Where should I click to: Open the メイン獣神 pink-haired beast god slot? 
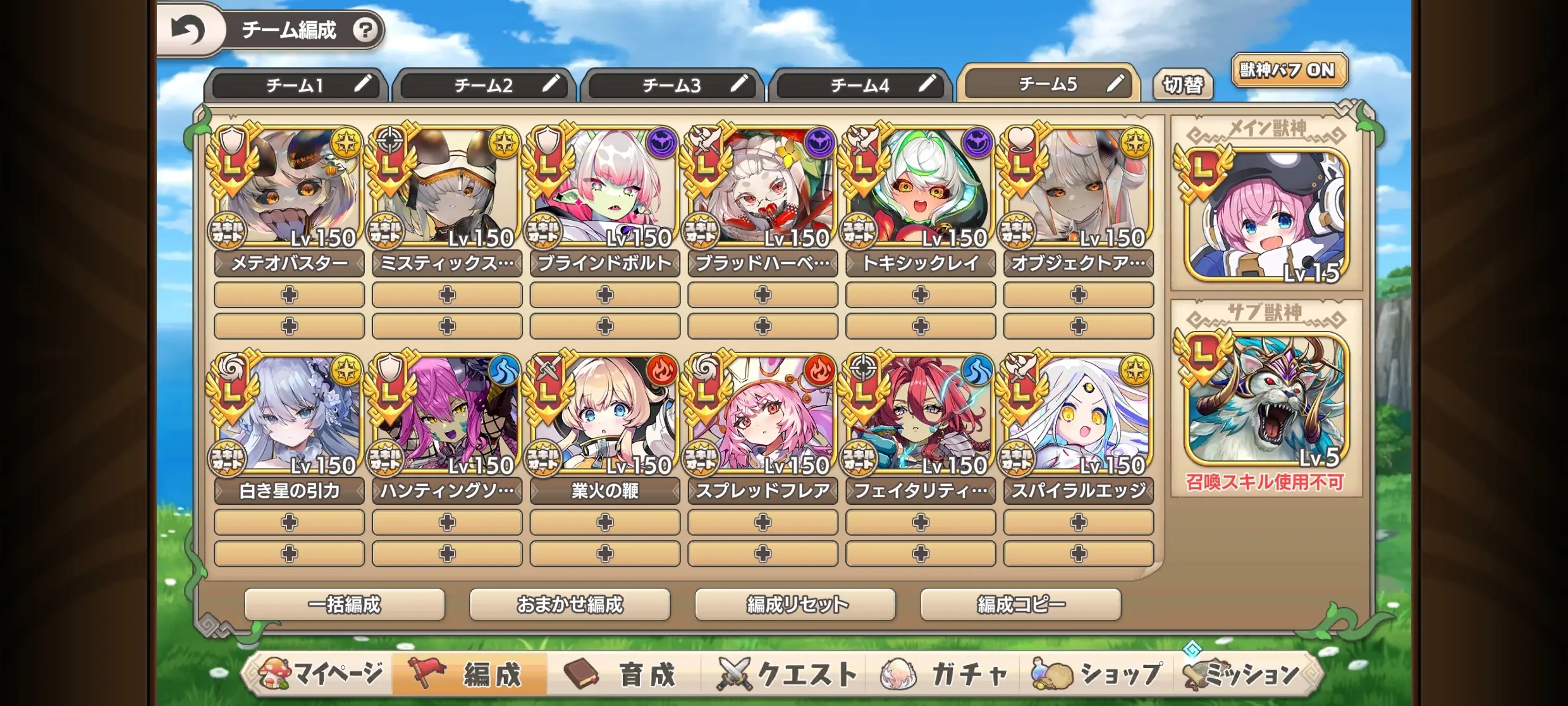tap(1266, 216)
